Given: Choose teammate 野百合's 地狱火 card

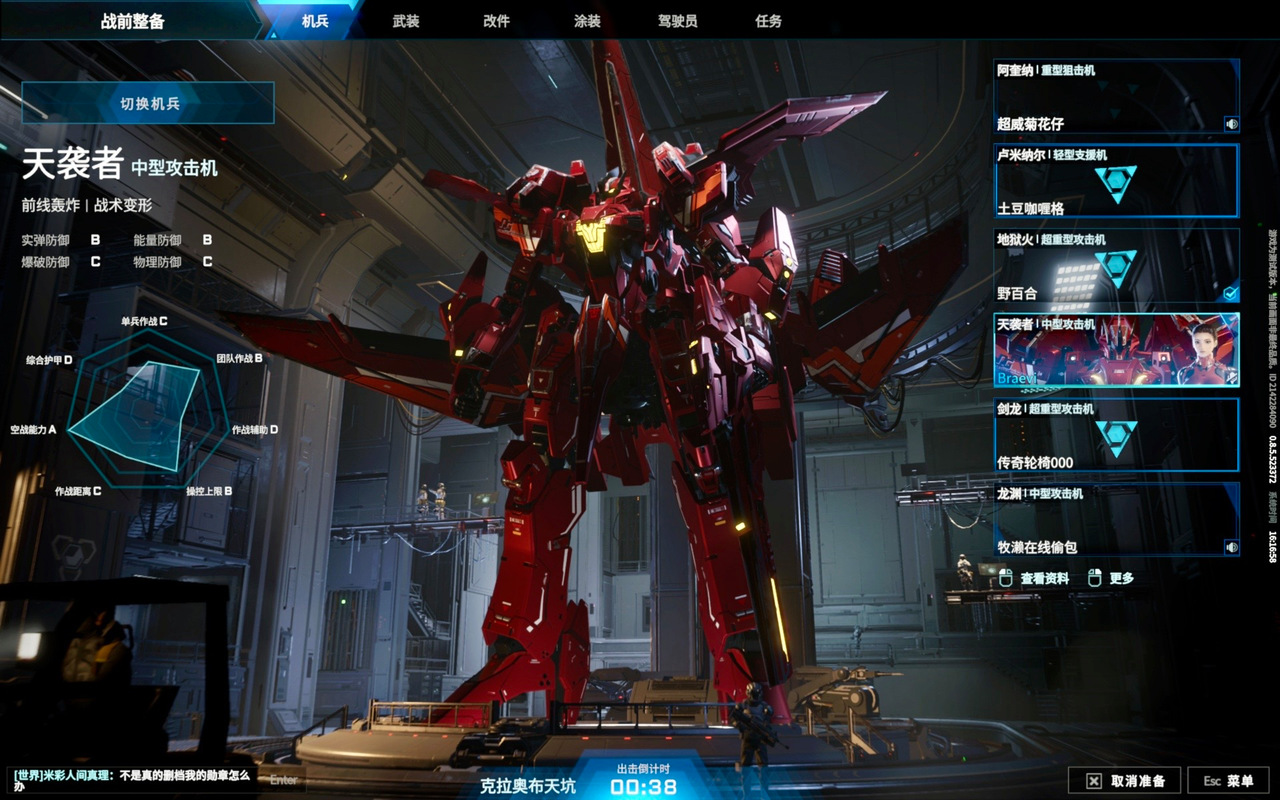Looking at the screenshot, I should 1115,266.
